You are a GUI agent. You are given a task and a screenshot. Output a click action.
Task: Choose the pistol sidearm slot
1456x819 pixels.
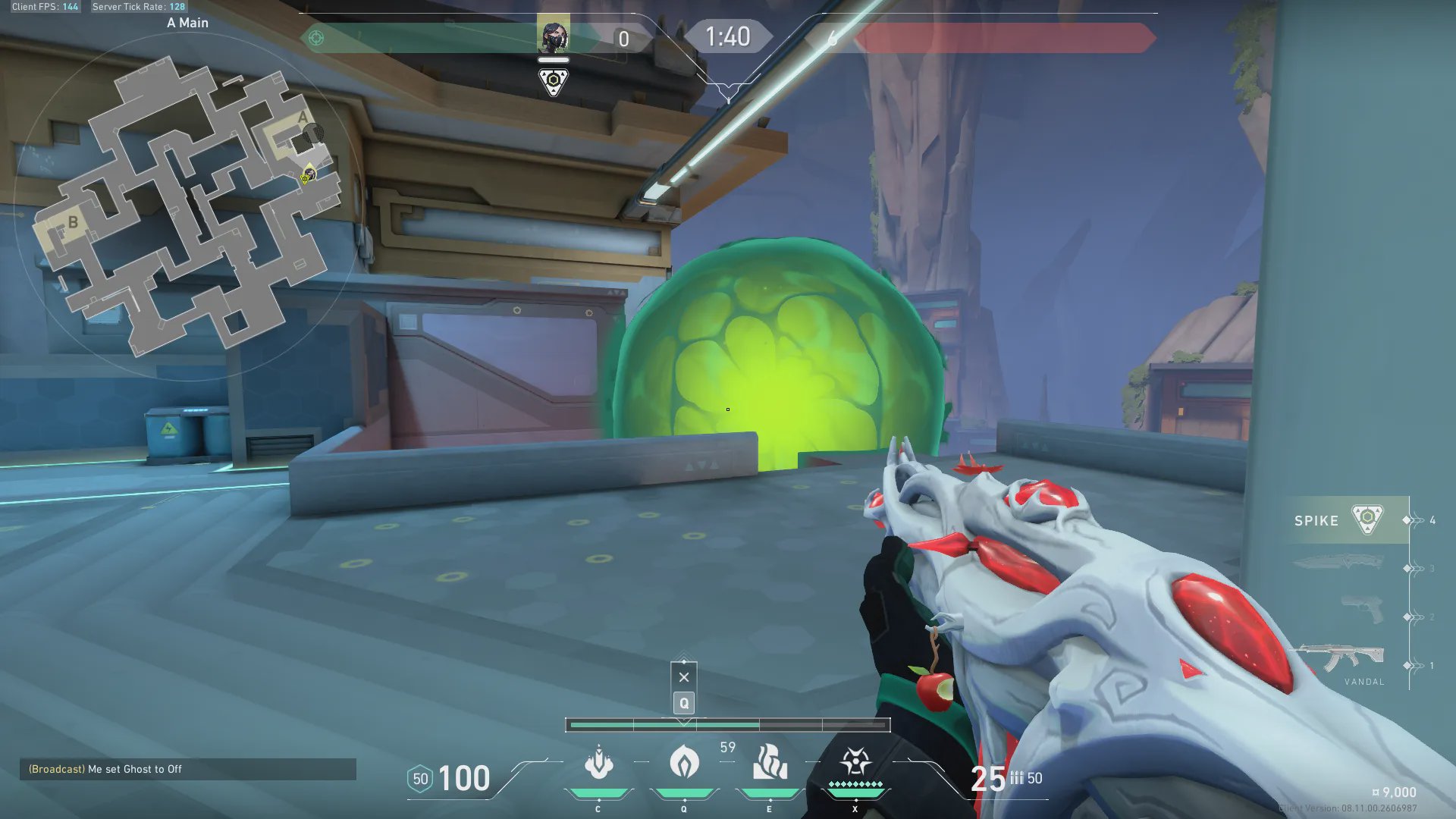pyautogui.click(x=1363, y=610)
